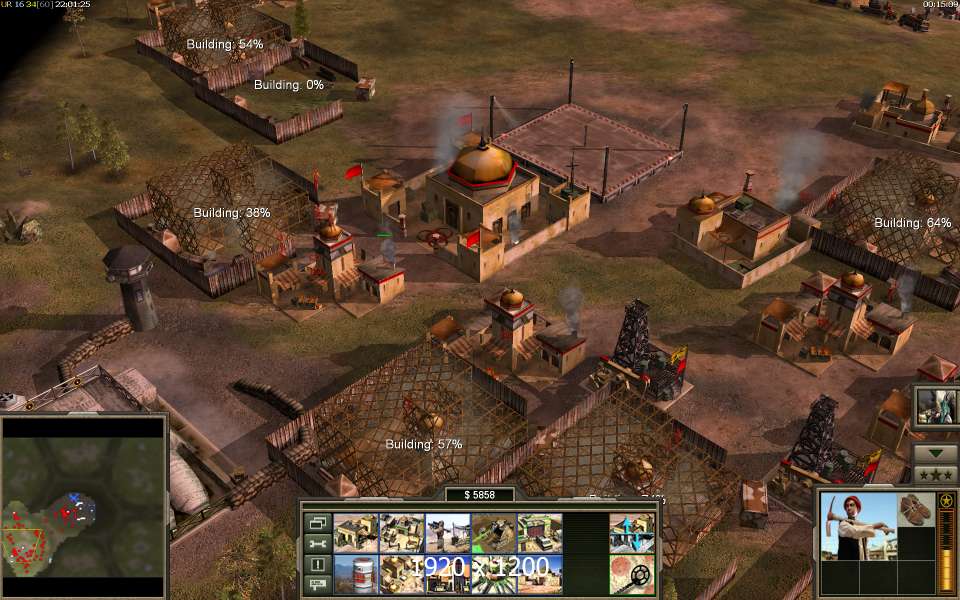960x600 pixels.
Task: Select the Barracks build icon
Action: tap(401, 533)
